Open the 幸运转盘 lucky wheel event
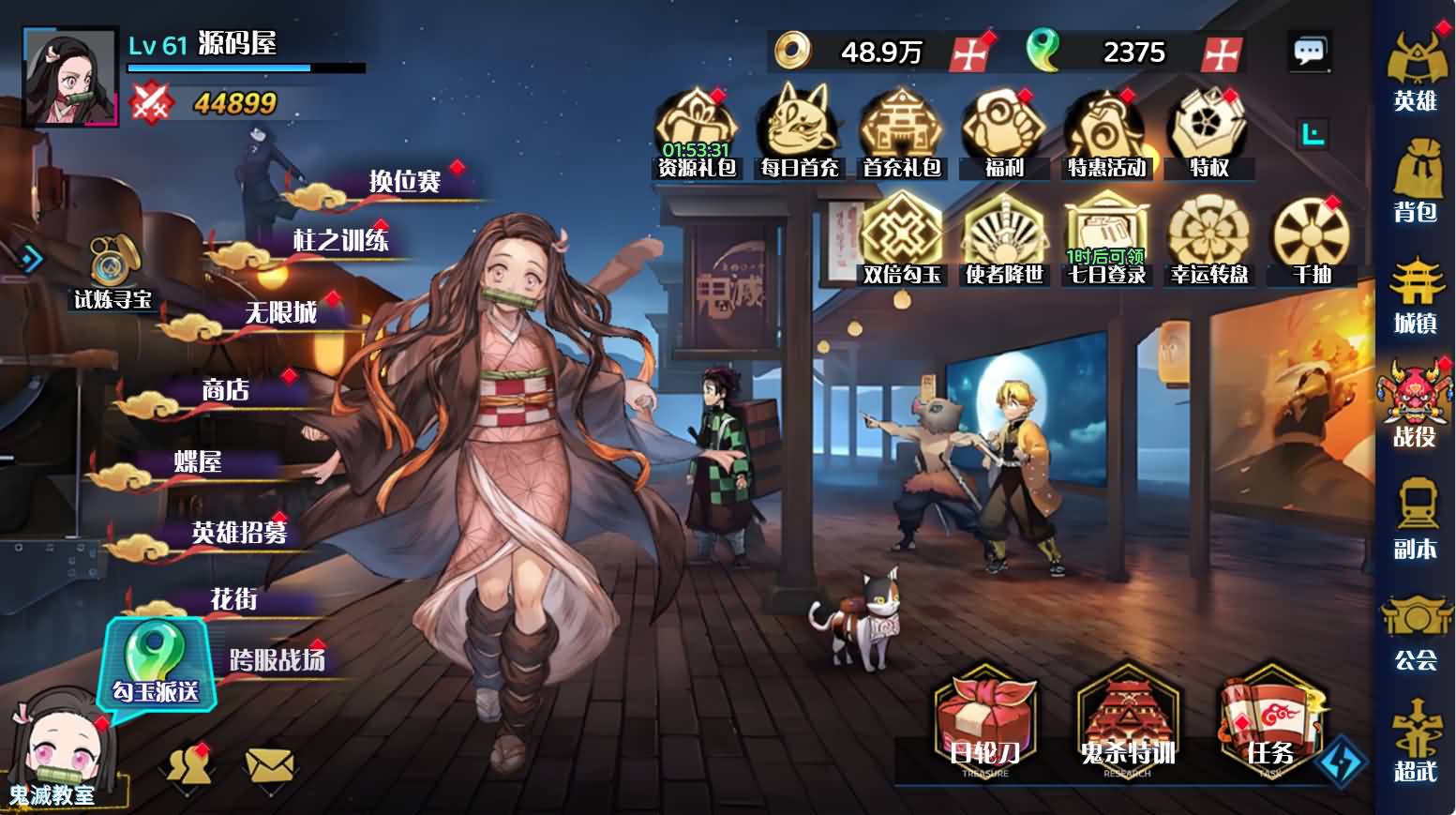Screen dimensions: 1456x815 point(1208,241)
